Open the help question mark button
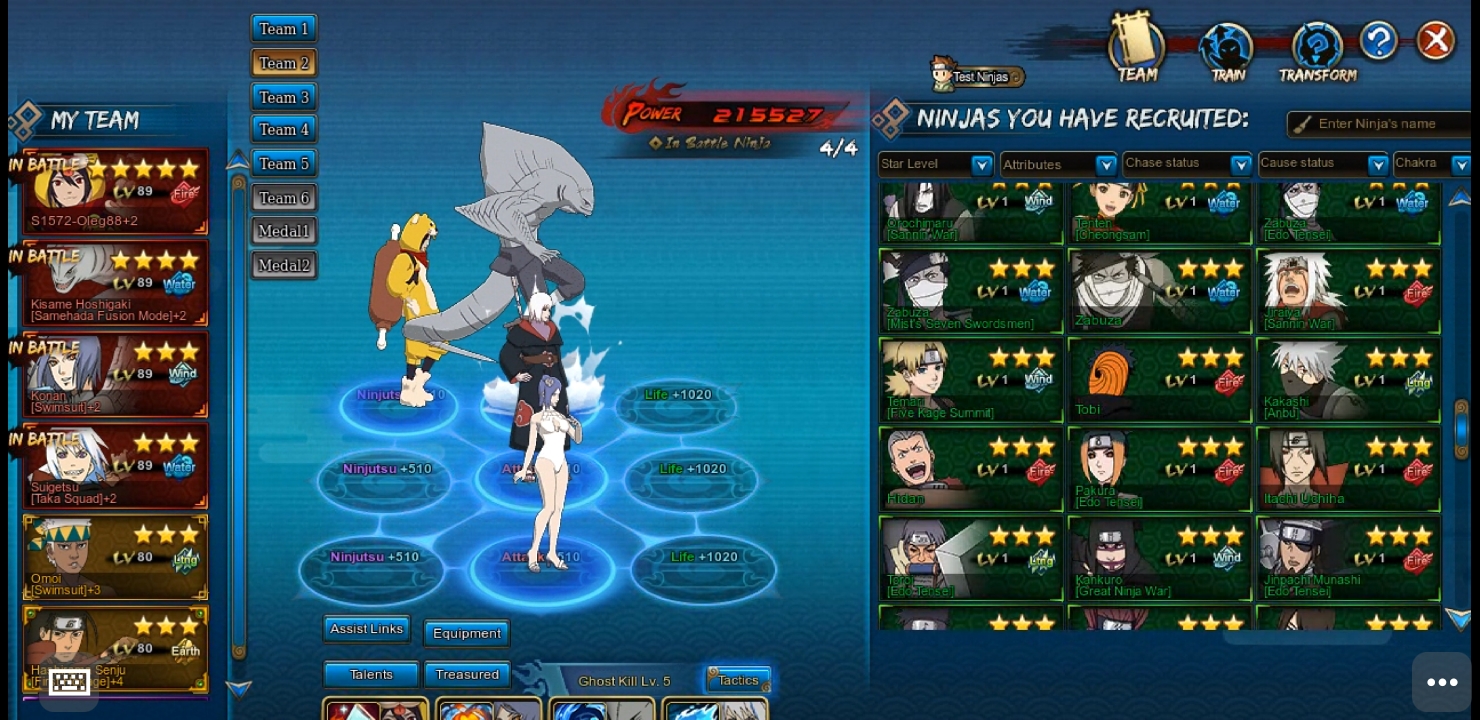This screenshot has width=1480, height=720. click(1378, 41)
